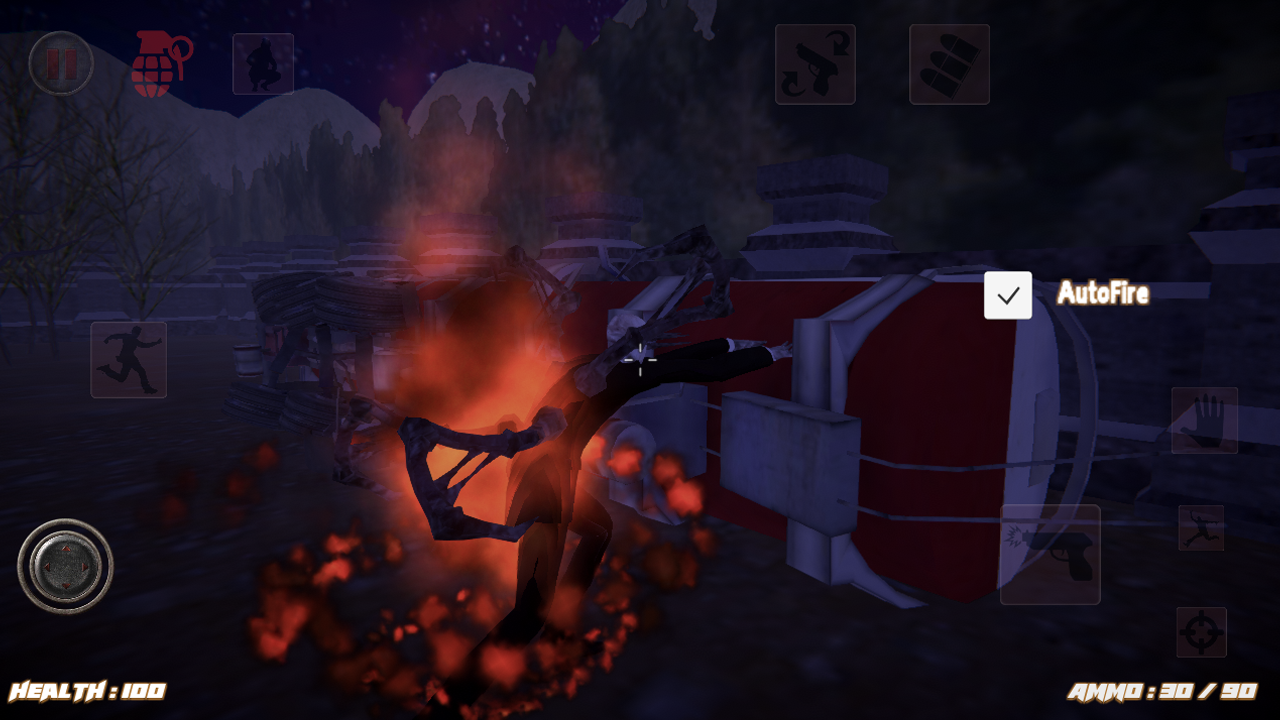Tap the joystick's right arrow
1280x720 pixels.
(87, 567)
